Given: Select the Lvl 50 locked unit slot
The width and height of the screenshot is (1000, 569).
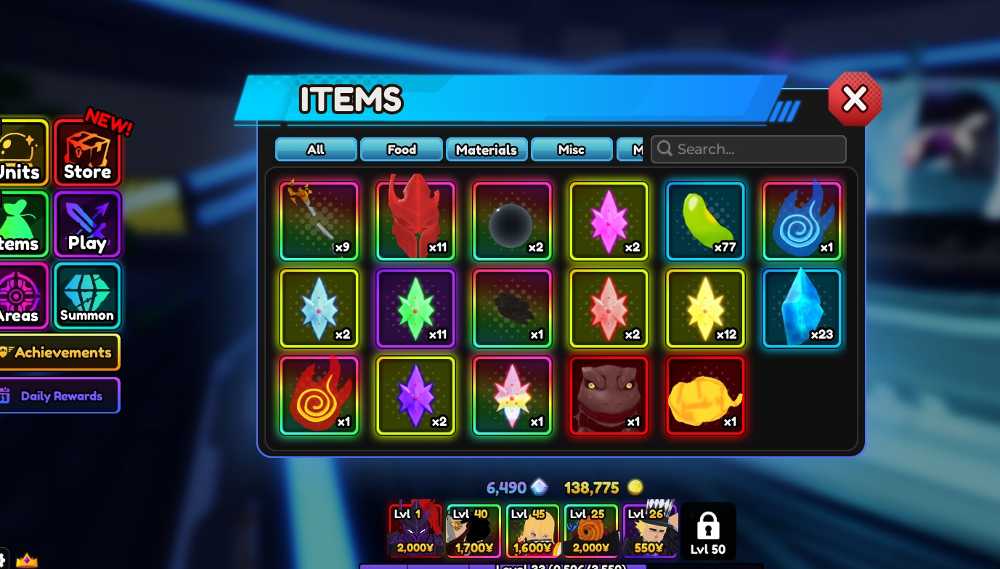Looking at the screenshot, I should click(707, 531).
